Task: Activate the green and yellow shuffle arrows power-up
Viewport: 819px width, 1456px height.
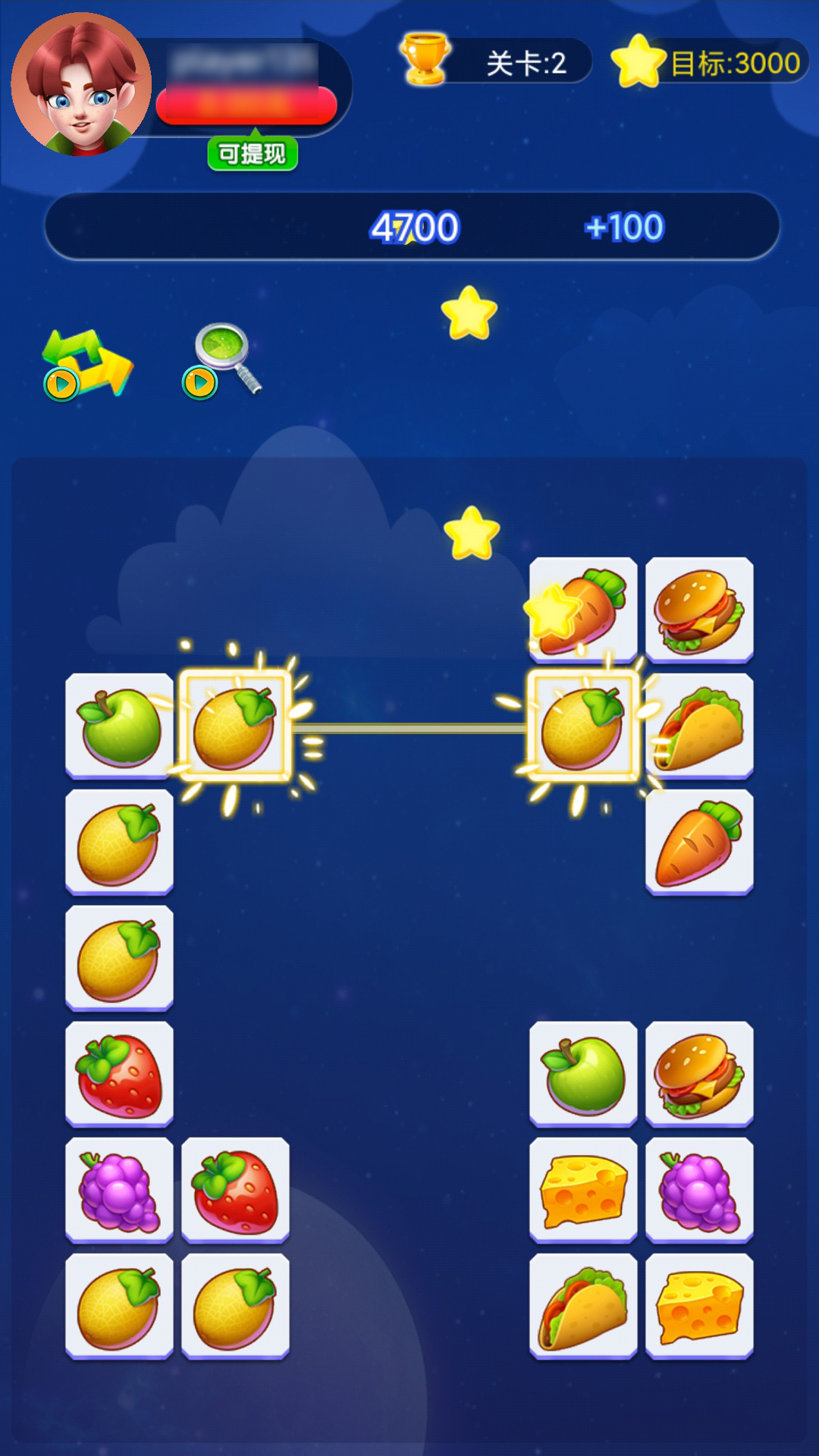Action: tap(87, 364)
